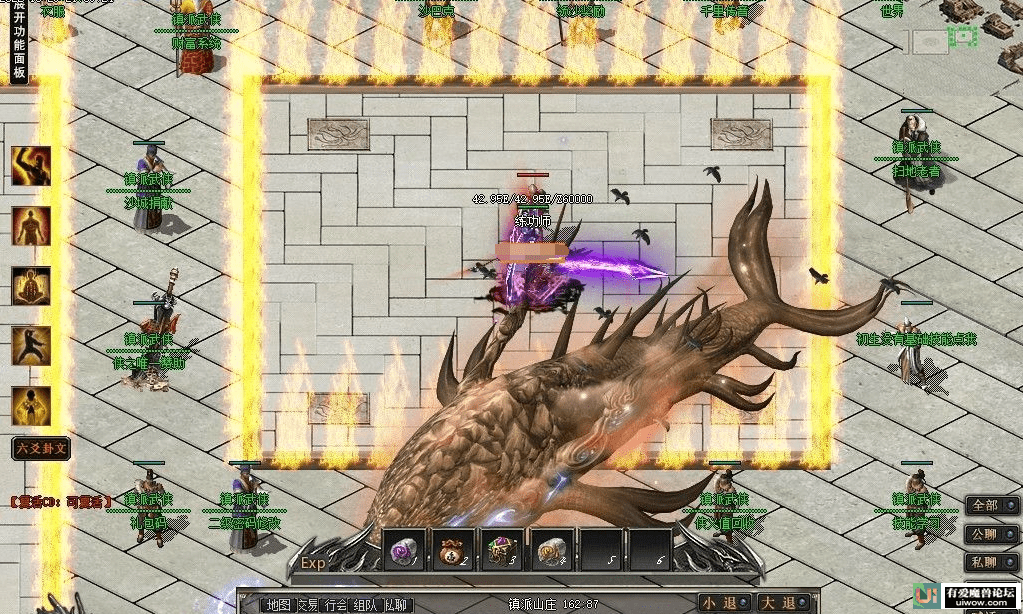Activate the seated meditation skill icon

coord(31,286)
